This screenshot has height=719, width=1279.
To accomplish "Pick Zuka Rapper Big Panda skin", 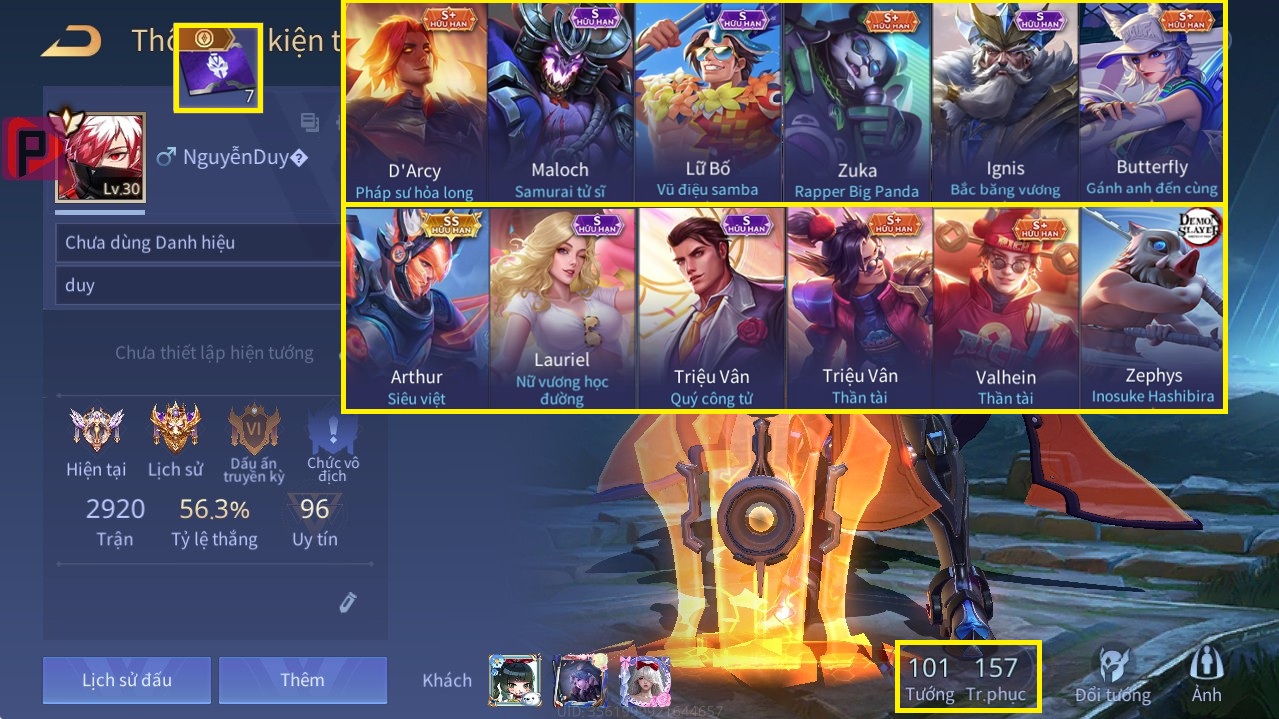I will pyautogui.click(x=856, y=103).
